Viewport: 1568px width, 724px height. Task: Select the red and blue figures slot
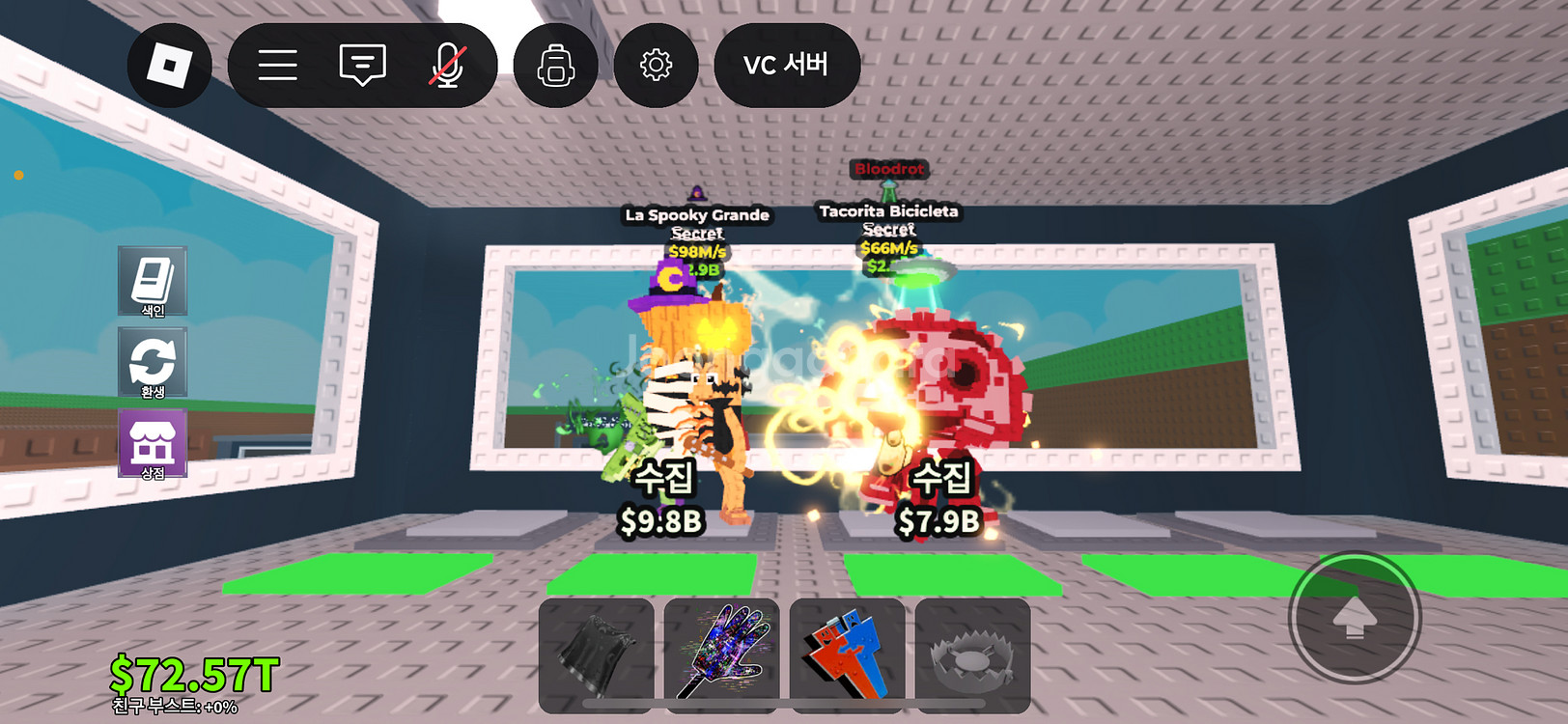(847, 654)
